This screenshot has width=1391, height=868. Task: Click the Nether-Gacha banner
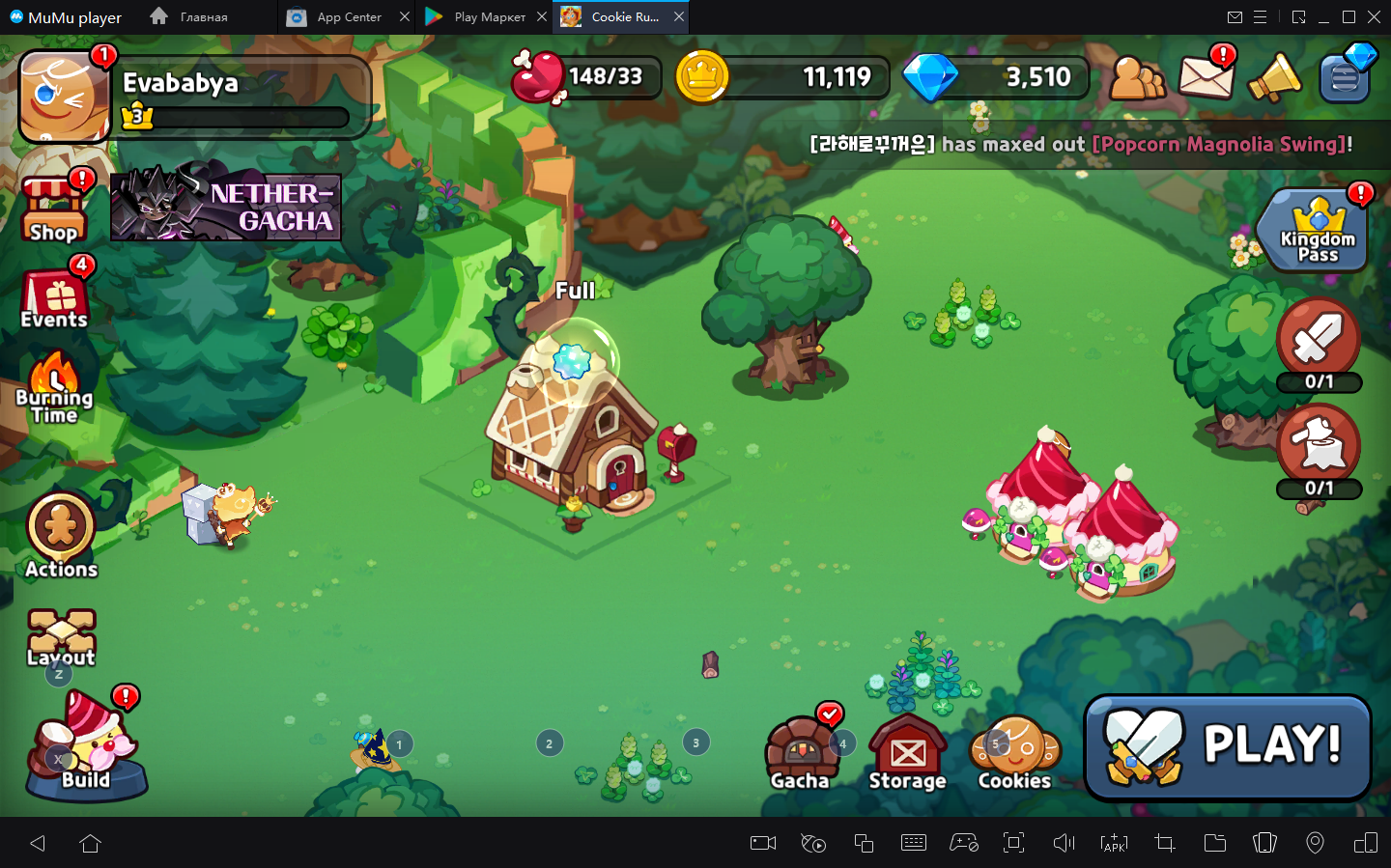226,207
